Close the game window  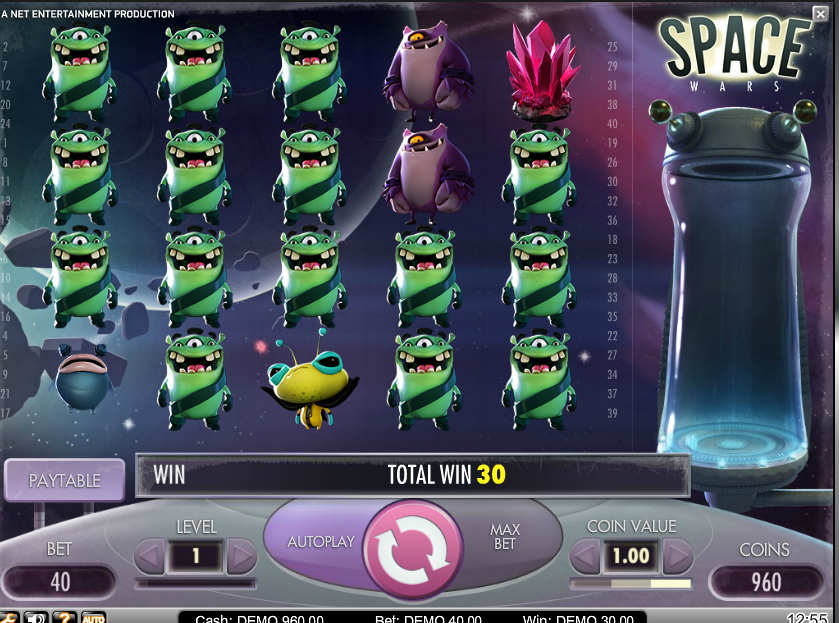820,13
